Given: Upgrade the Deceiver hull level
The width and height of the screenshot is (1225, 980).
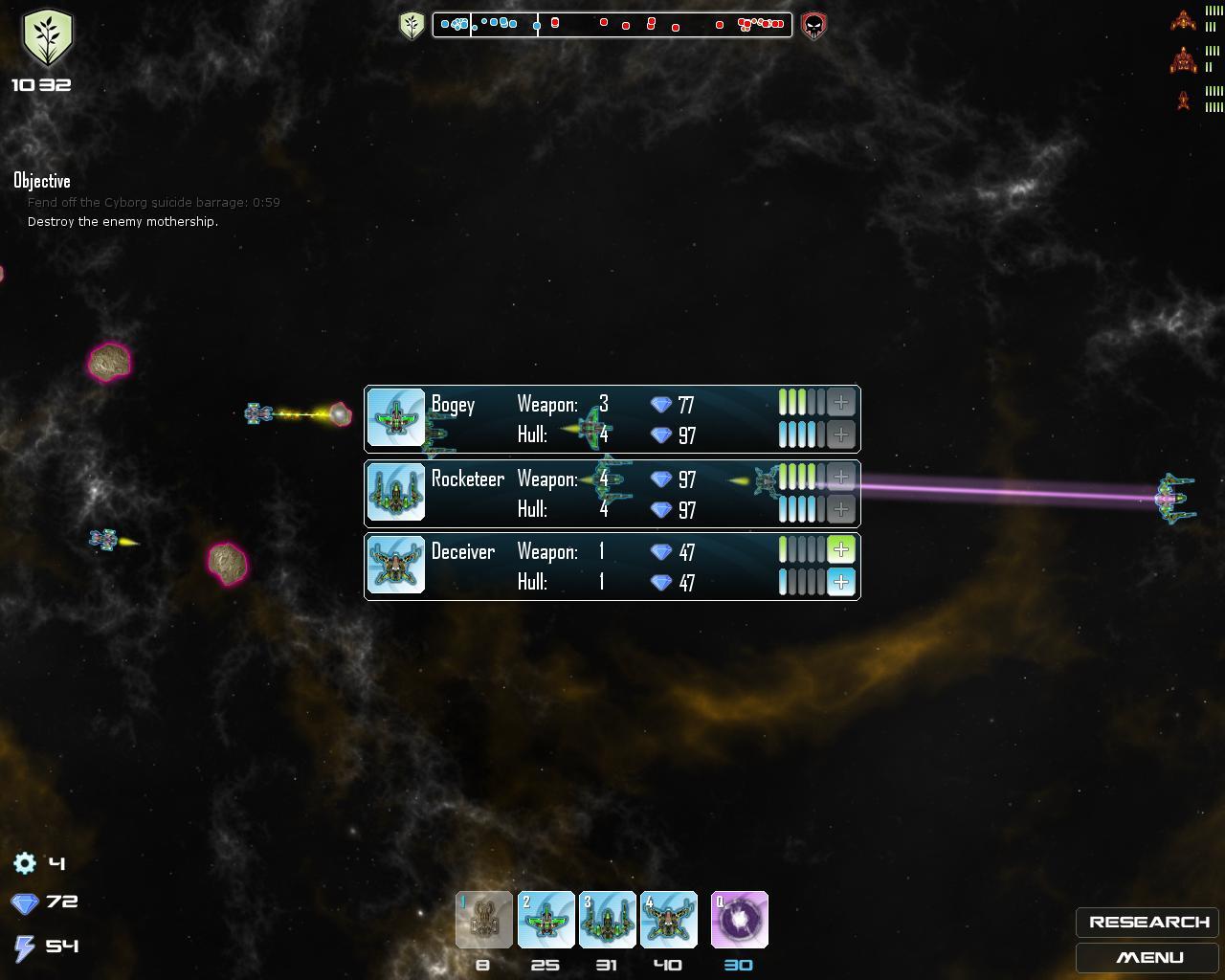Looking at the screenshot, I should click(840, 581).
